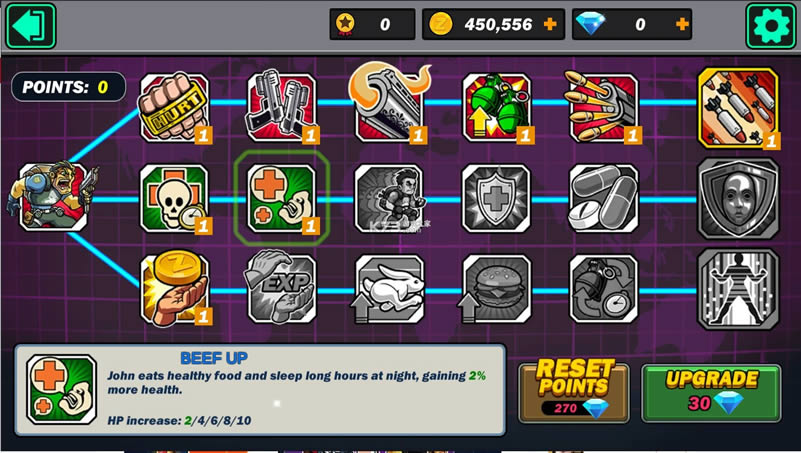Screen dimensions: 801x453
Task: Buy more diamonds with the plus
Action: pos(682,25)
